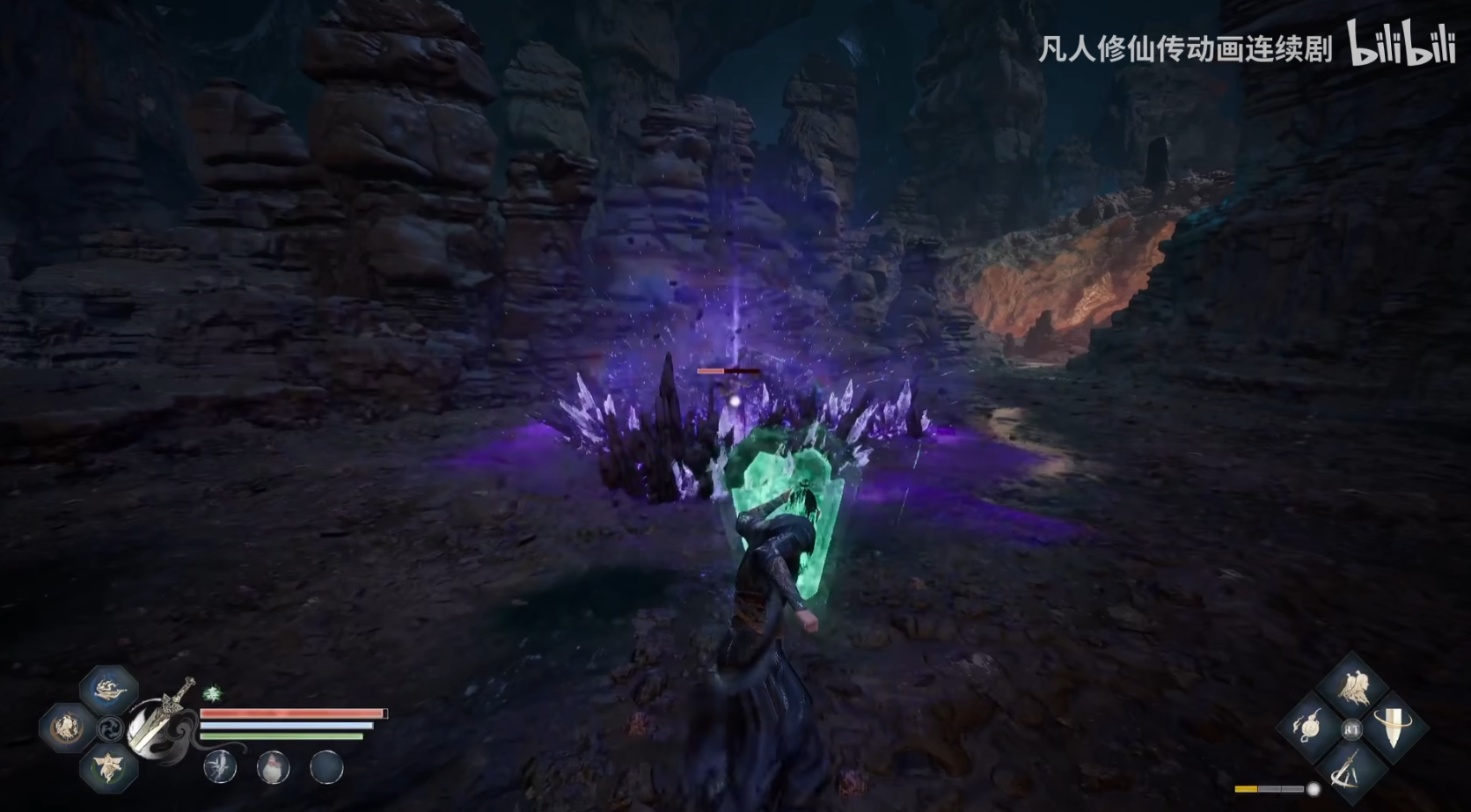Select the flying figure skill octagon
This screenshot has width=1471, height=812.
point(109,689)
